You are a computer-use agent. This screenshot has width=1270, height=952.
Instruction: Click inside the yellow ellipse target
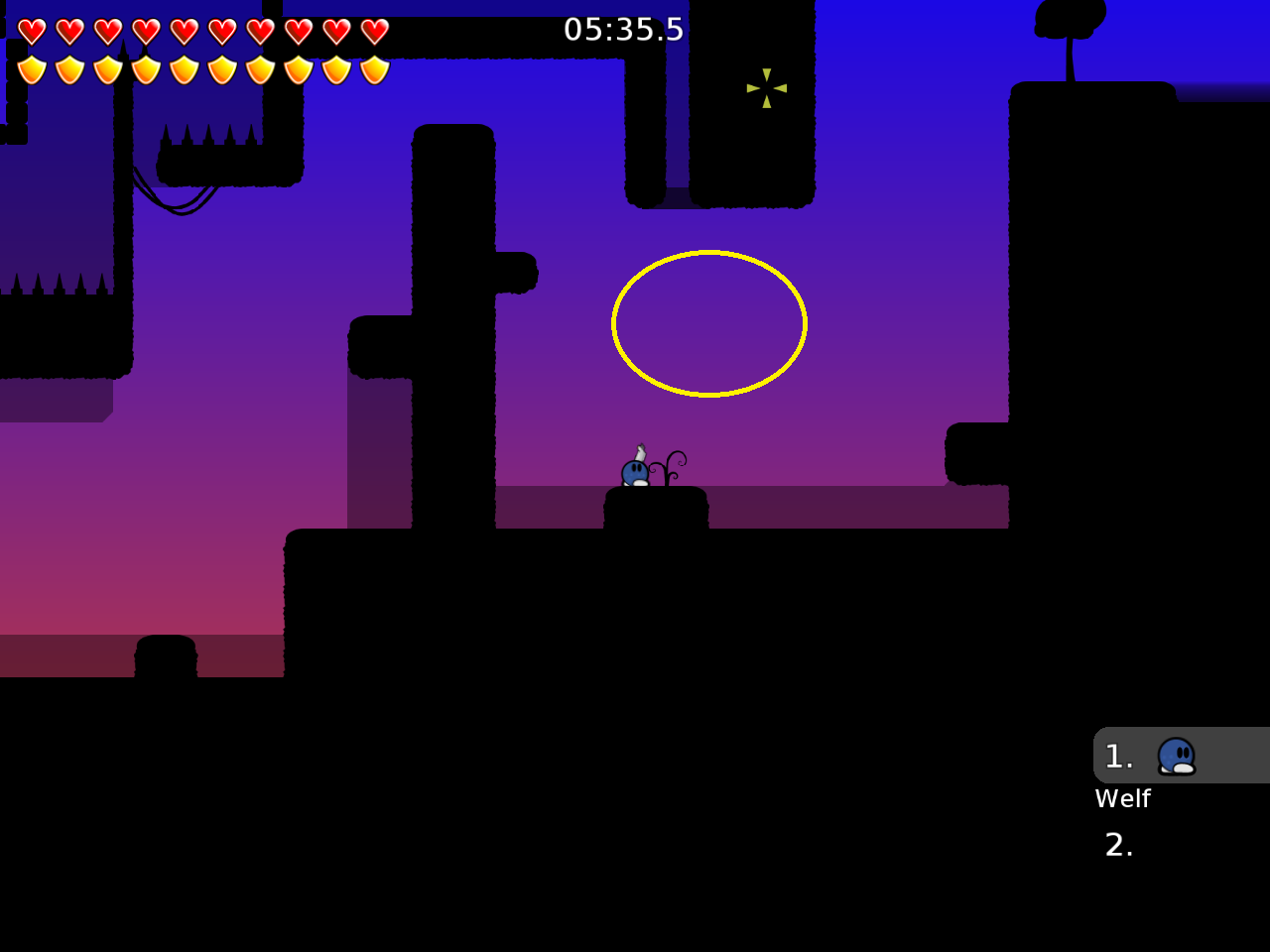[x=708, y=323]
